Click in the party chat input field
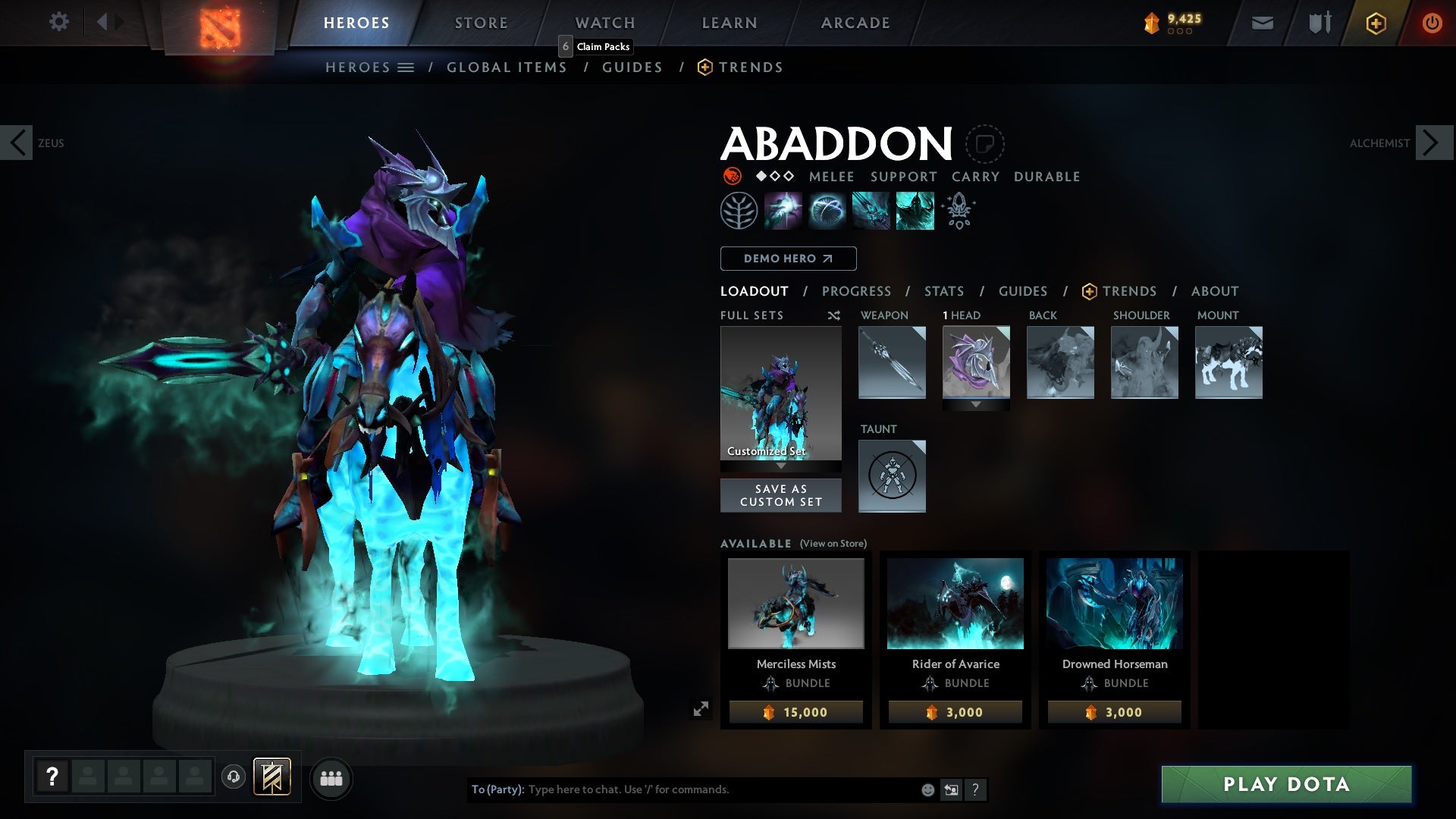 [682, 789]
